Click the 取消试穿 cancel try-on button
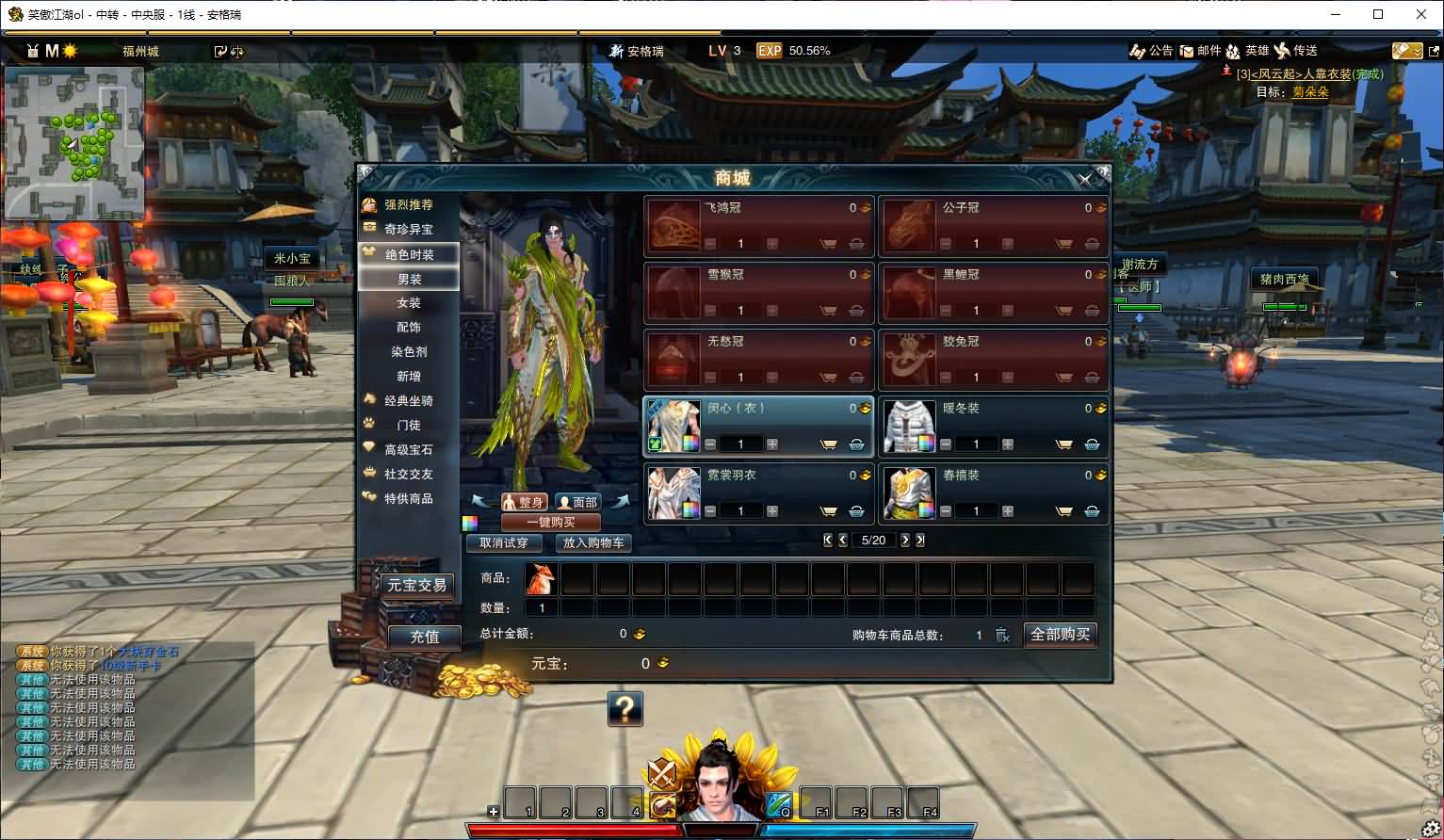The width and height of the screenshot is (1444, 840). click(x=504, y=543)
